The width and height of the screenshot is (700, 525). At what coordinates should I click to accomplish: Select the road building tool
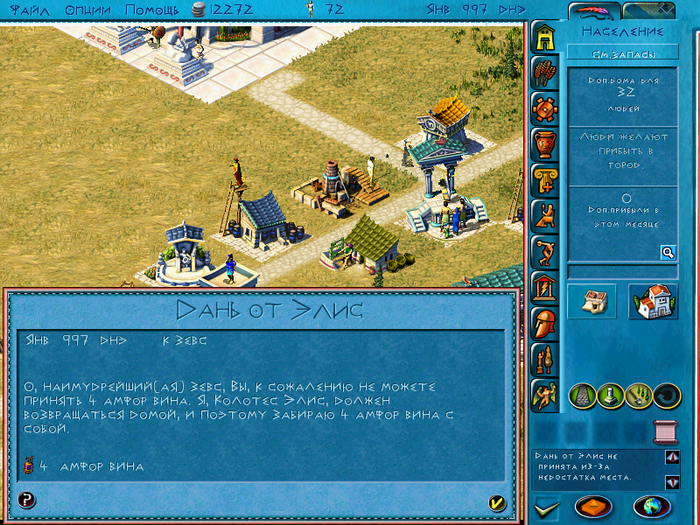(583, 395)
